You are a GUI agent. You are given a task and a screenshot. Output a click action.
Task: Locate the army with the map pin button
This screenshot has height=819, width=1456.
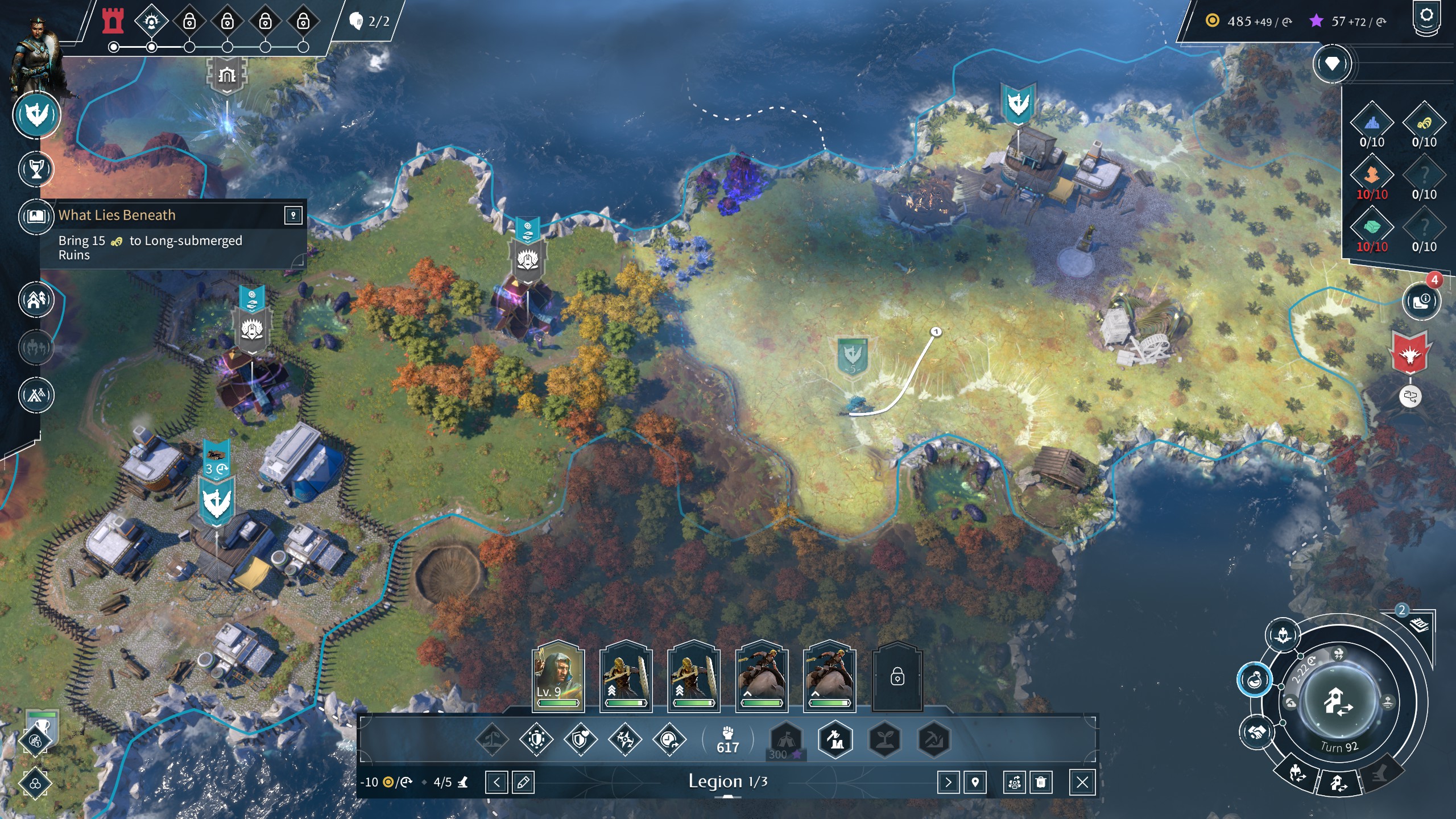coord(975,783)
